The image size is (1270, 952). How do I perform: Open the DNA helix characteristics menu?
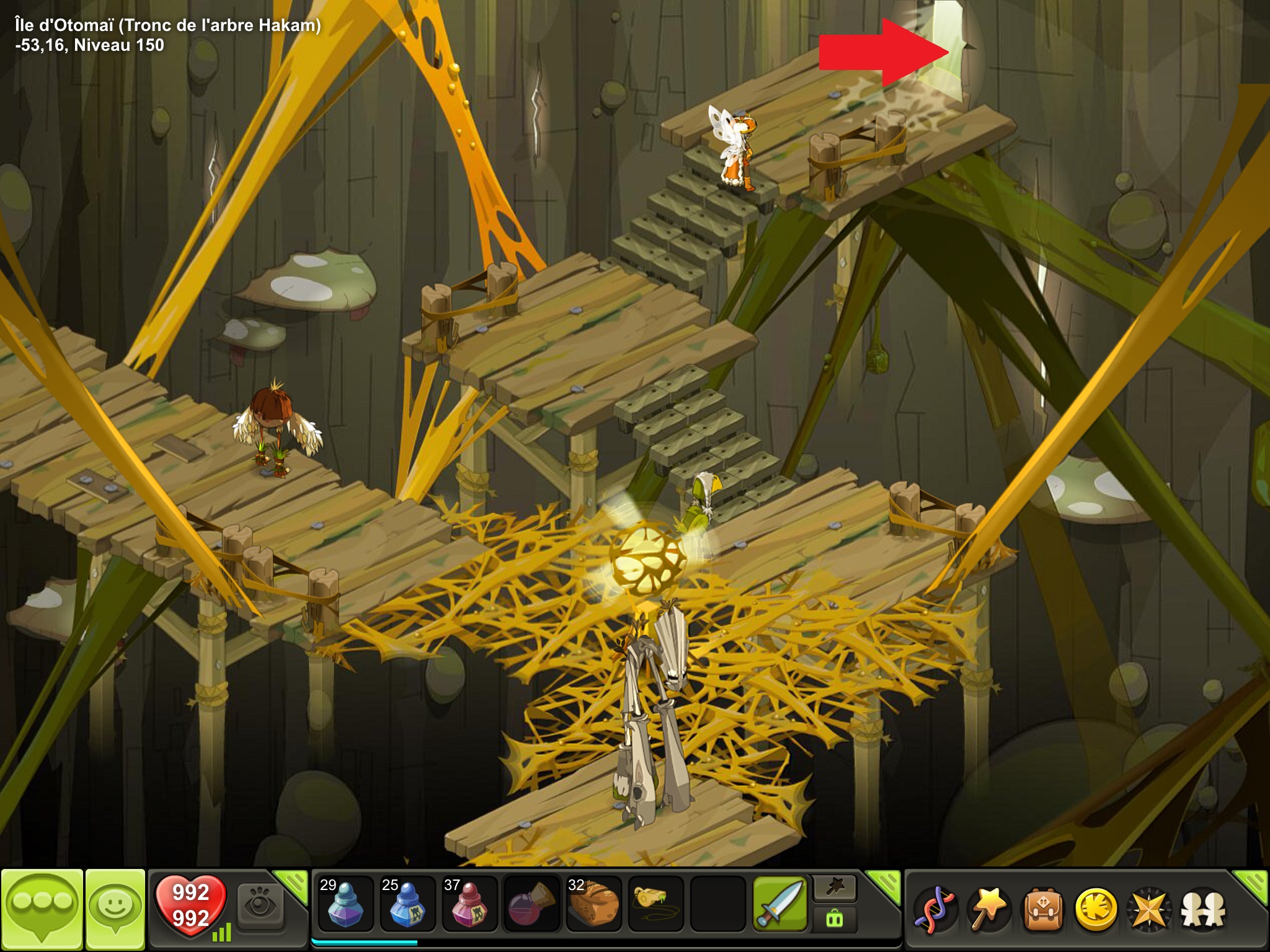pos(935,909)
